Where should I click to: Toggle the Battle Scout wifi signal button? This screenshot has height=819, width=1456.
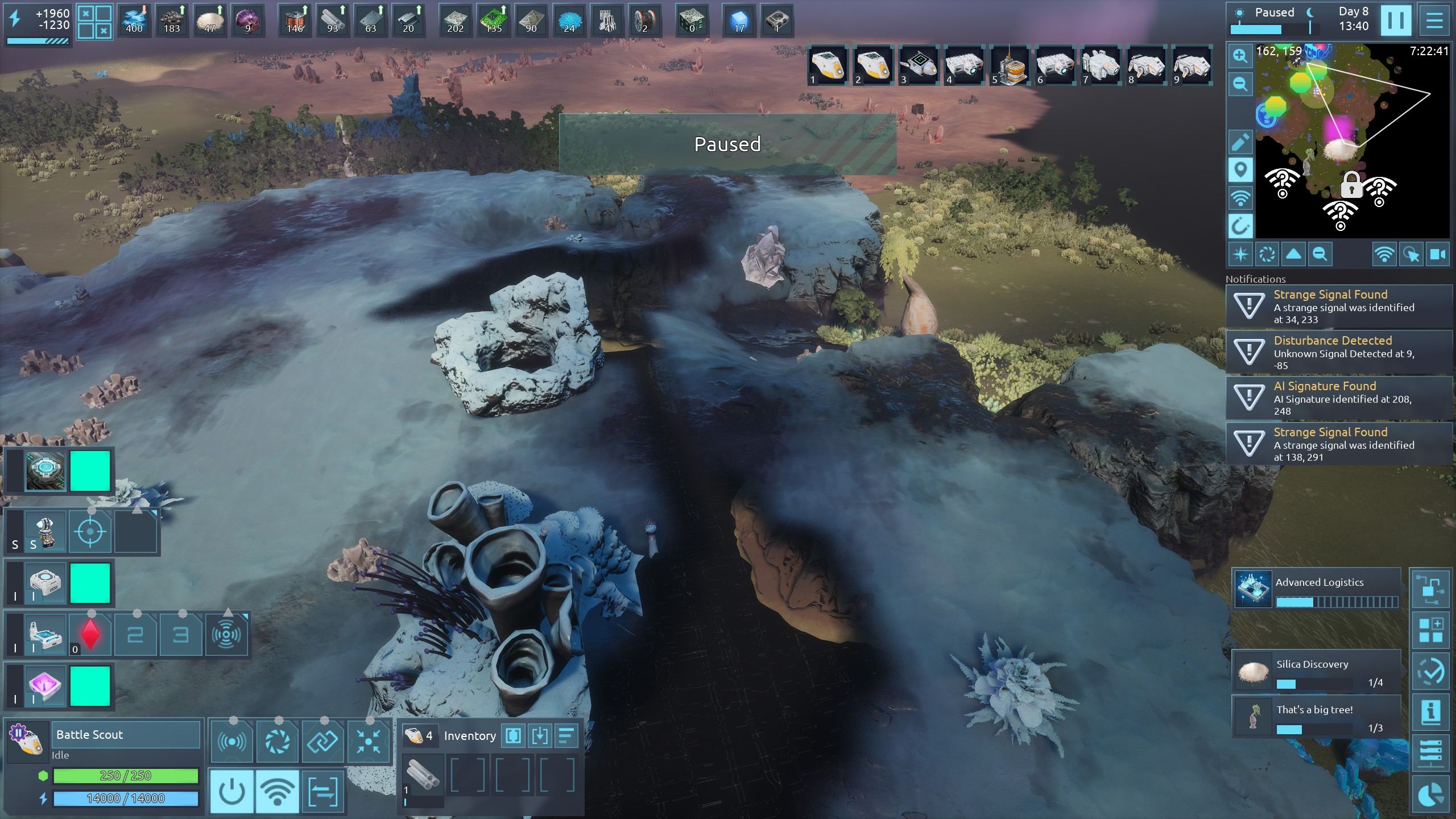(277, 791)
